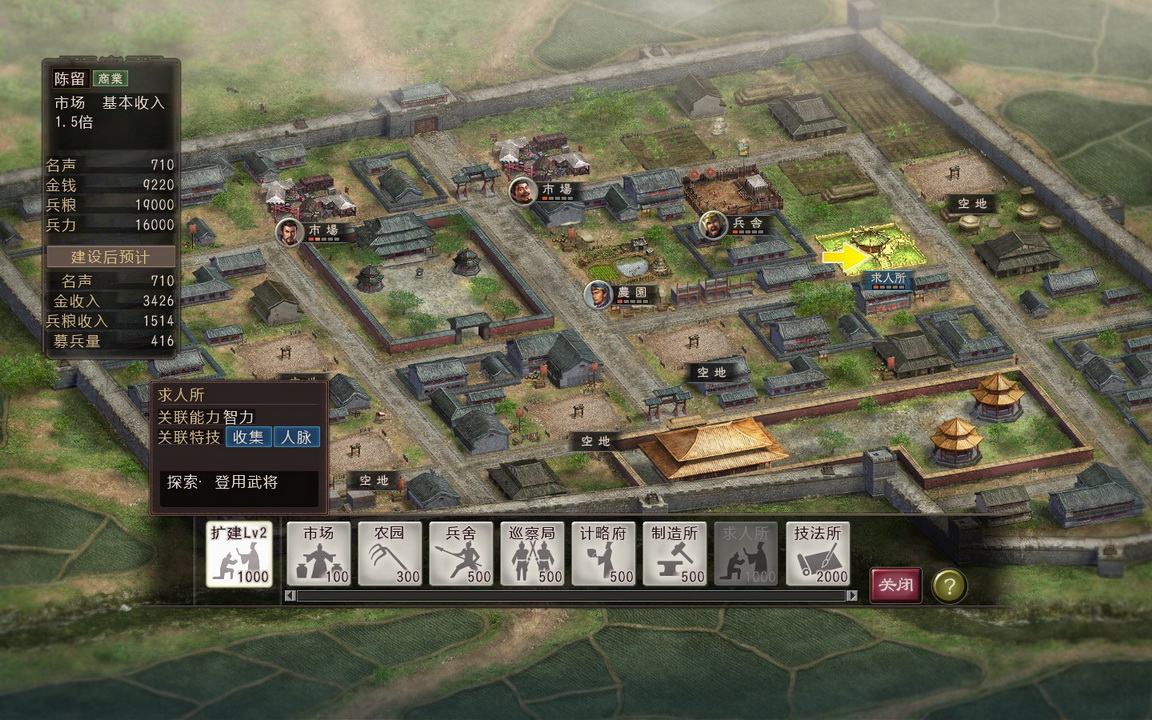
Task: Click the 人脉 skill tag
Action: pos(296,436)
